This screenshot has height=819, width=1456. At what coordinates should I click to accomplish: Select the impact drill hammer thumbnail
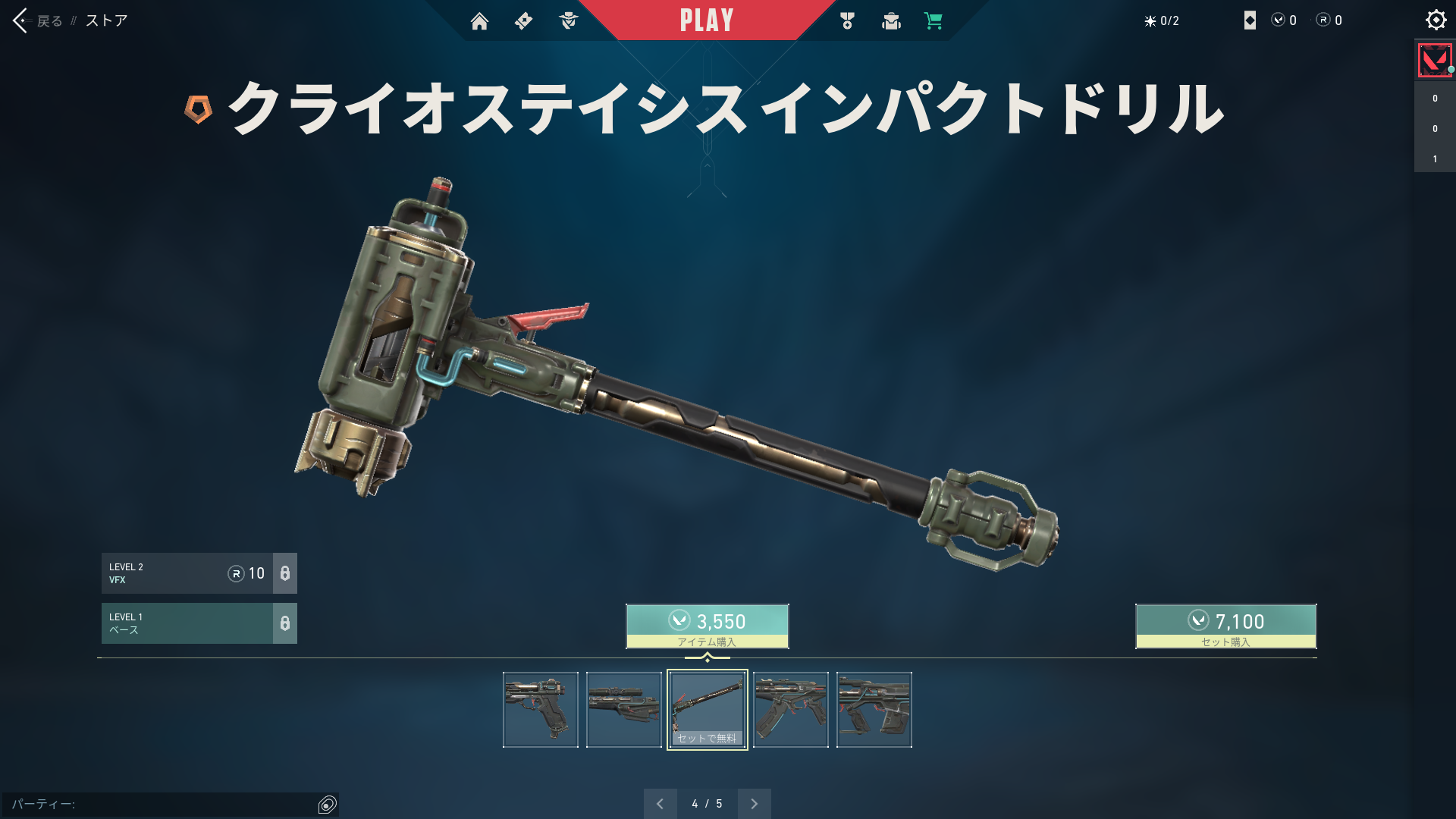pos(708,710)
